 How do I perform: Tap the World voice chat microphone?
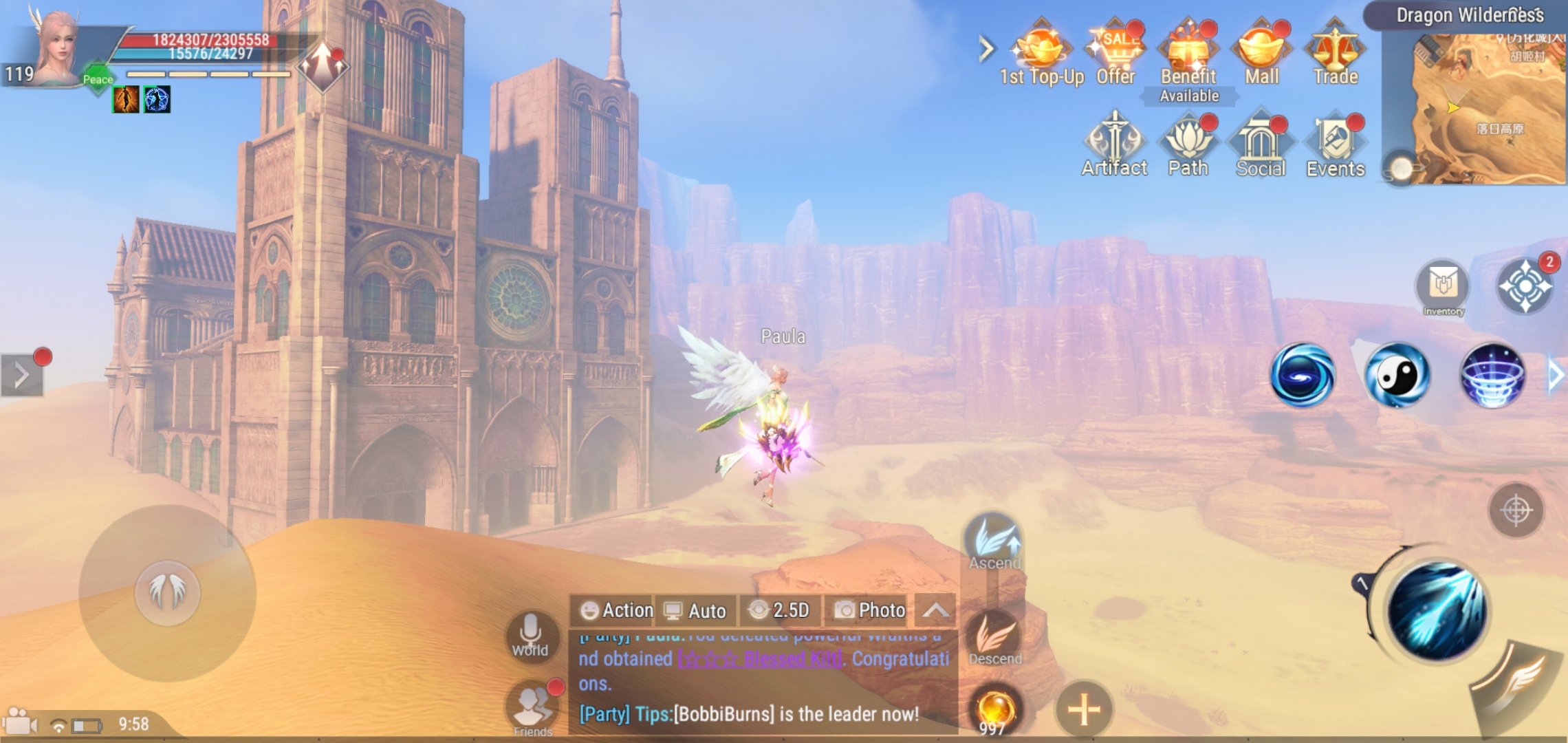pyautogui.click(x=530, y=634)
